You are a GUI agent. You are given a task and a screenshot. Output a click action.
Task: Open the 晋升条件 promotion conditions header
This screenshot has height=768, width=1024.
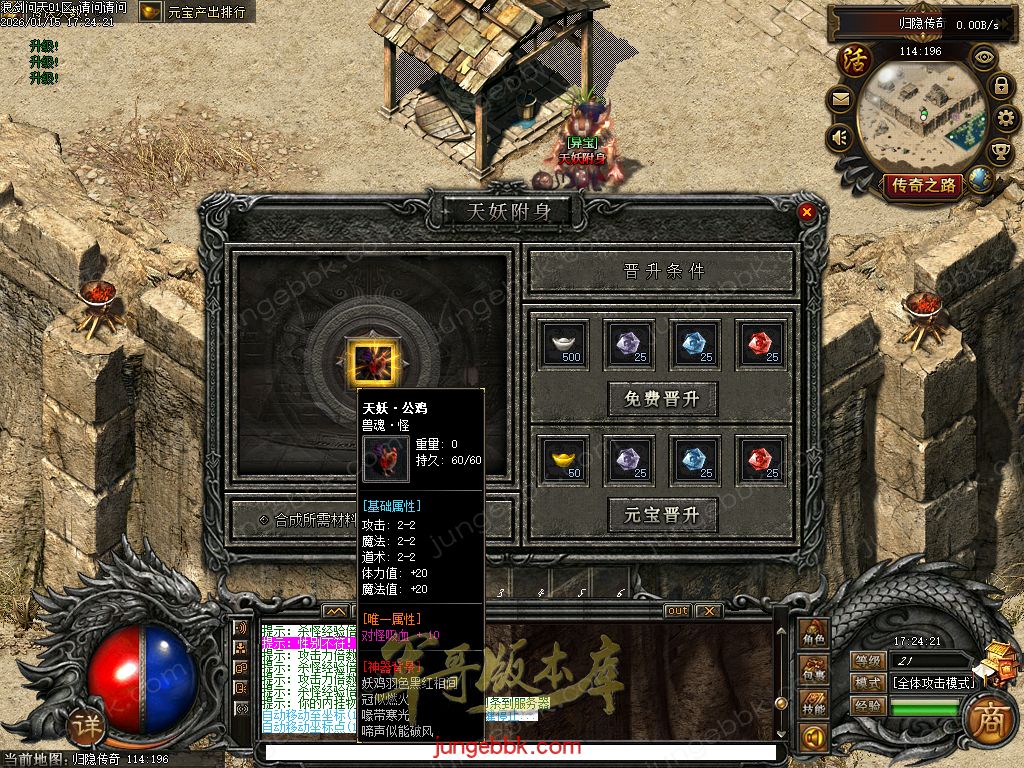coord(663,271)
